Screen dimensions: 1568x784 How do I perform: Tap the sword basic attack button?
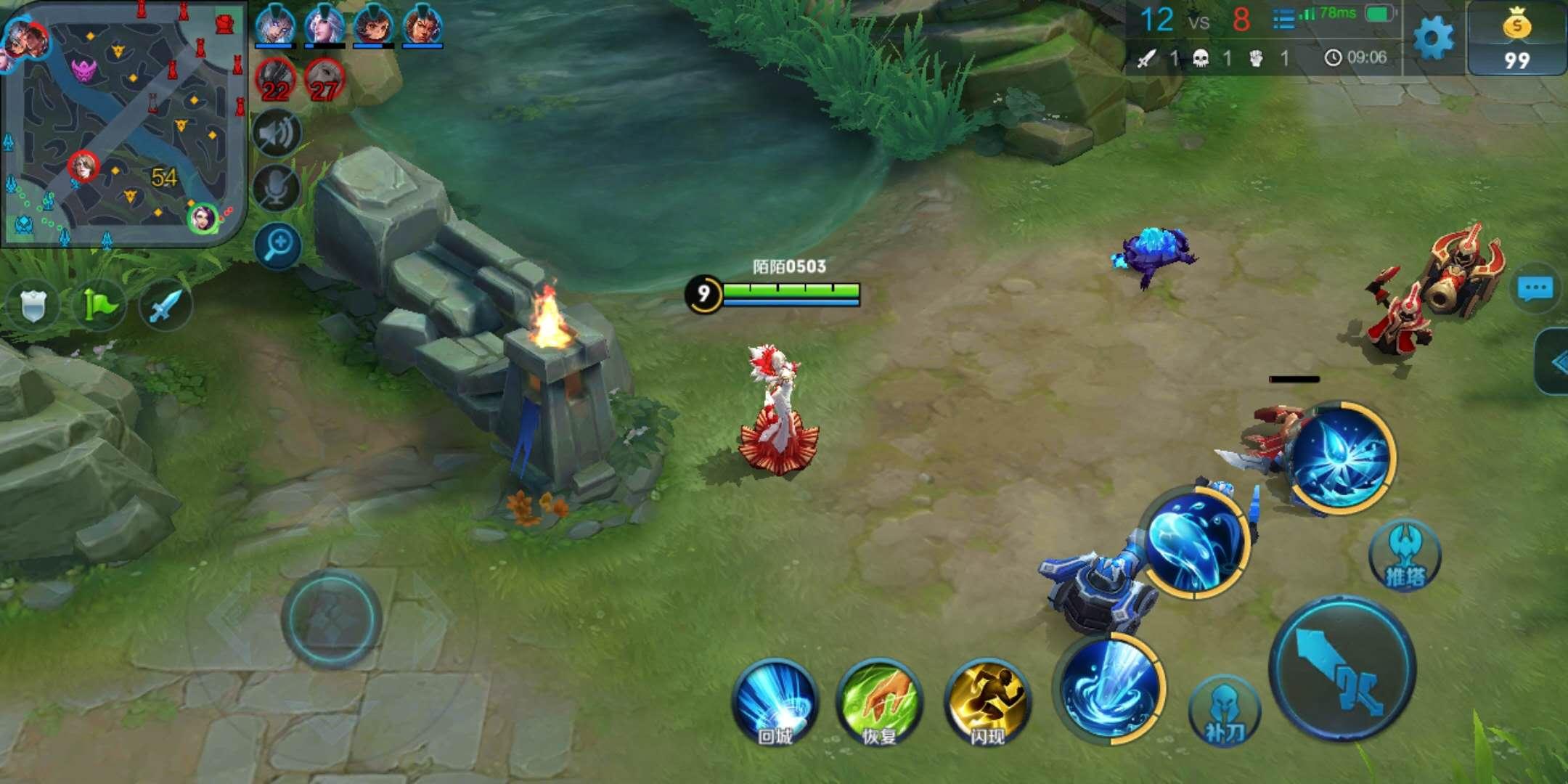pyautogui.click(x=1343, y=668)
